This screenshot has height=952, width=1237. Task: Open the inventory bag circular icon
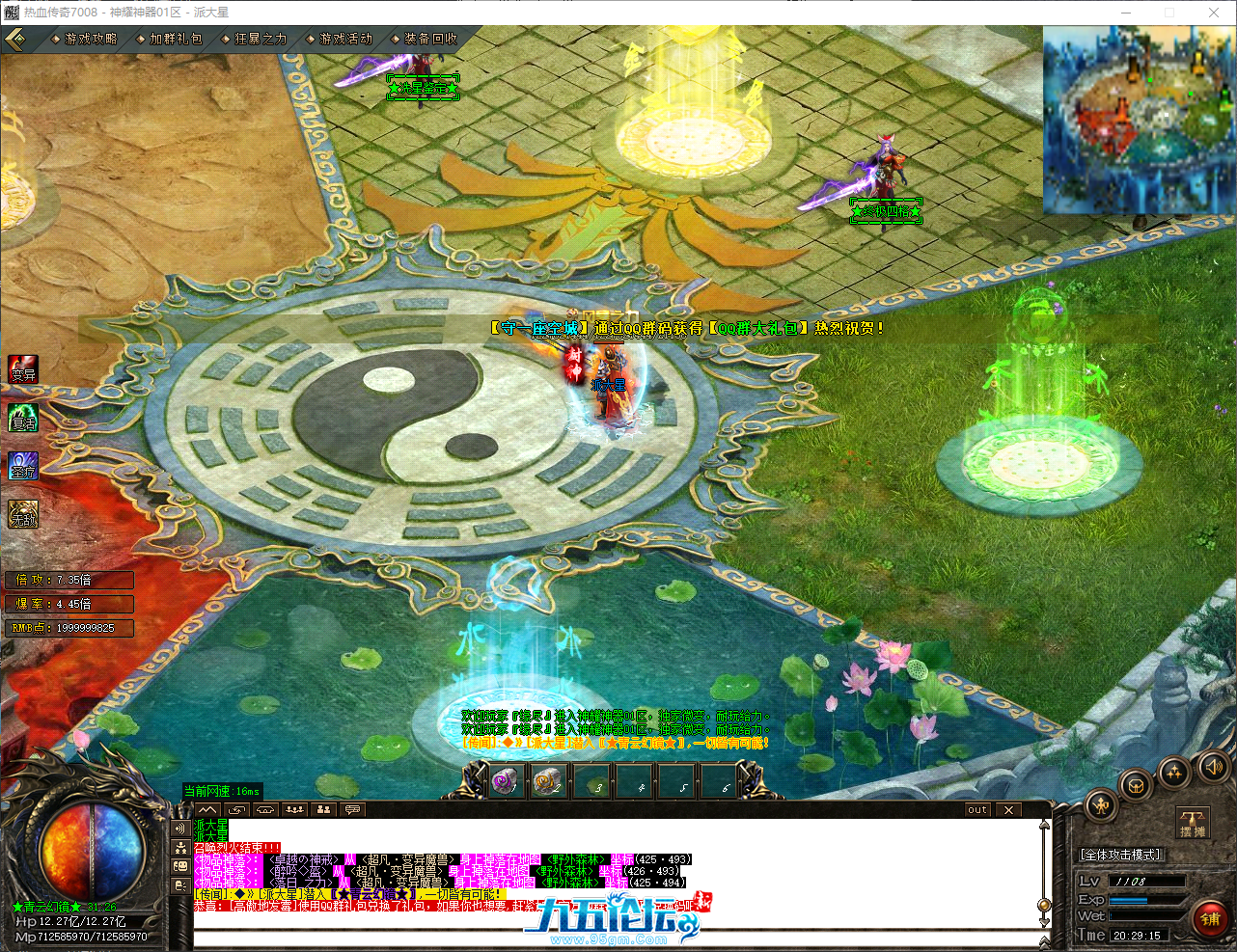tap(1133, 785)
